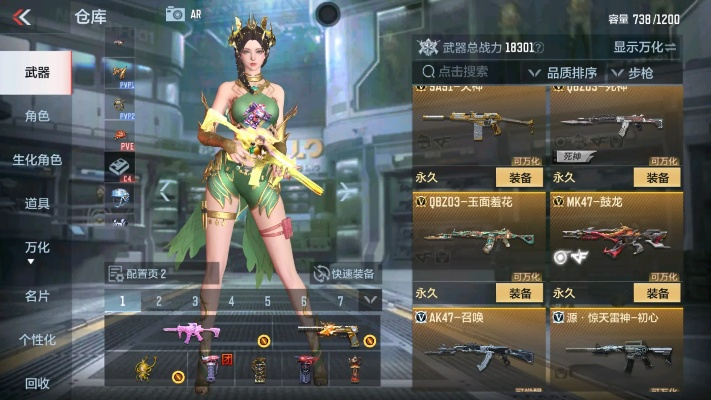Open the 万化 section

pos(37,249)
